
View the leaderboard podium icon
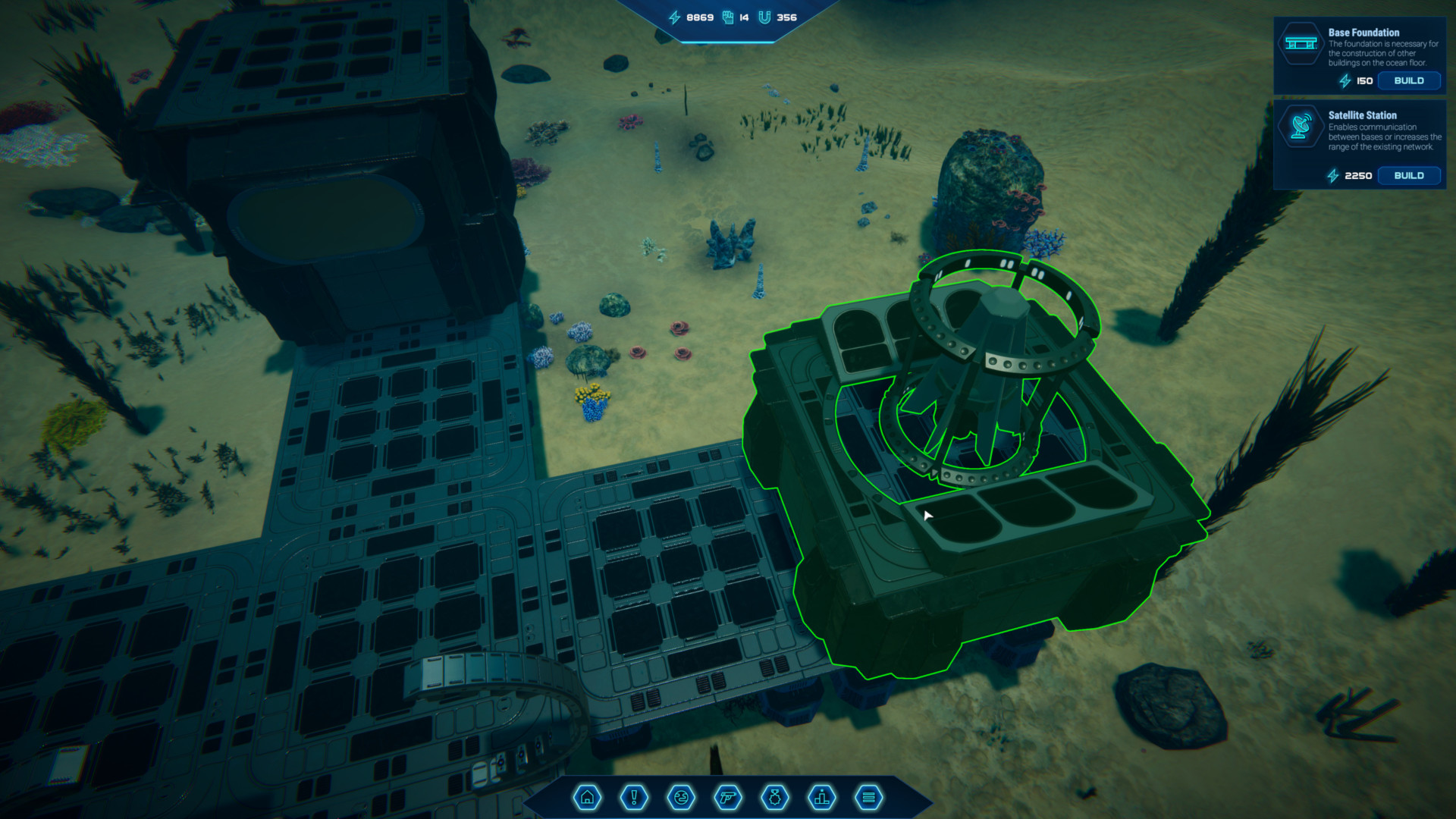point(822,798)
